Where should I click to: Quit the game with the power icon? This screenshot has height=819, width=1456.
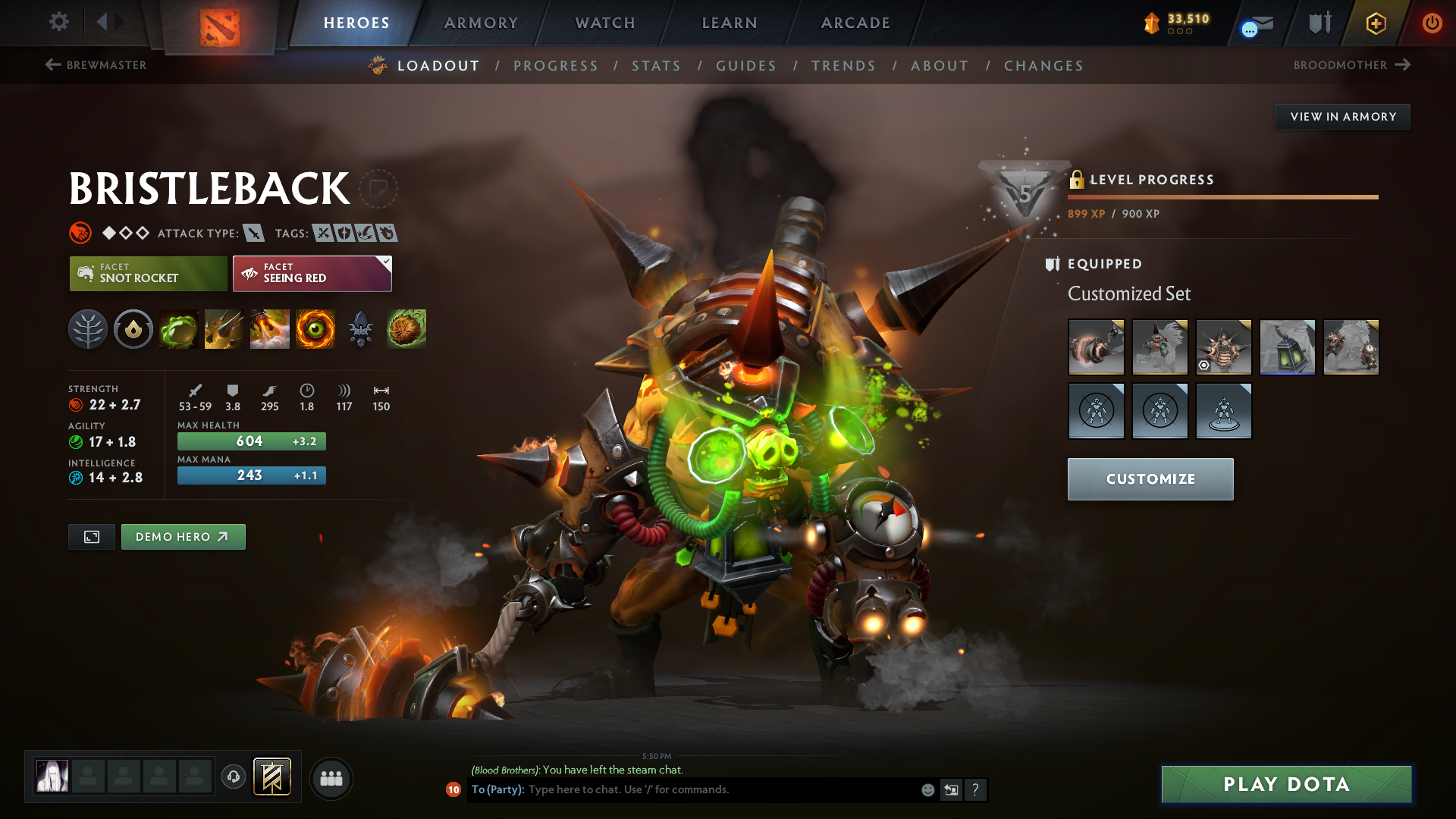click(1432, 23)
